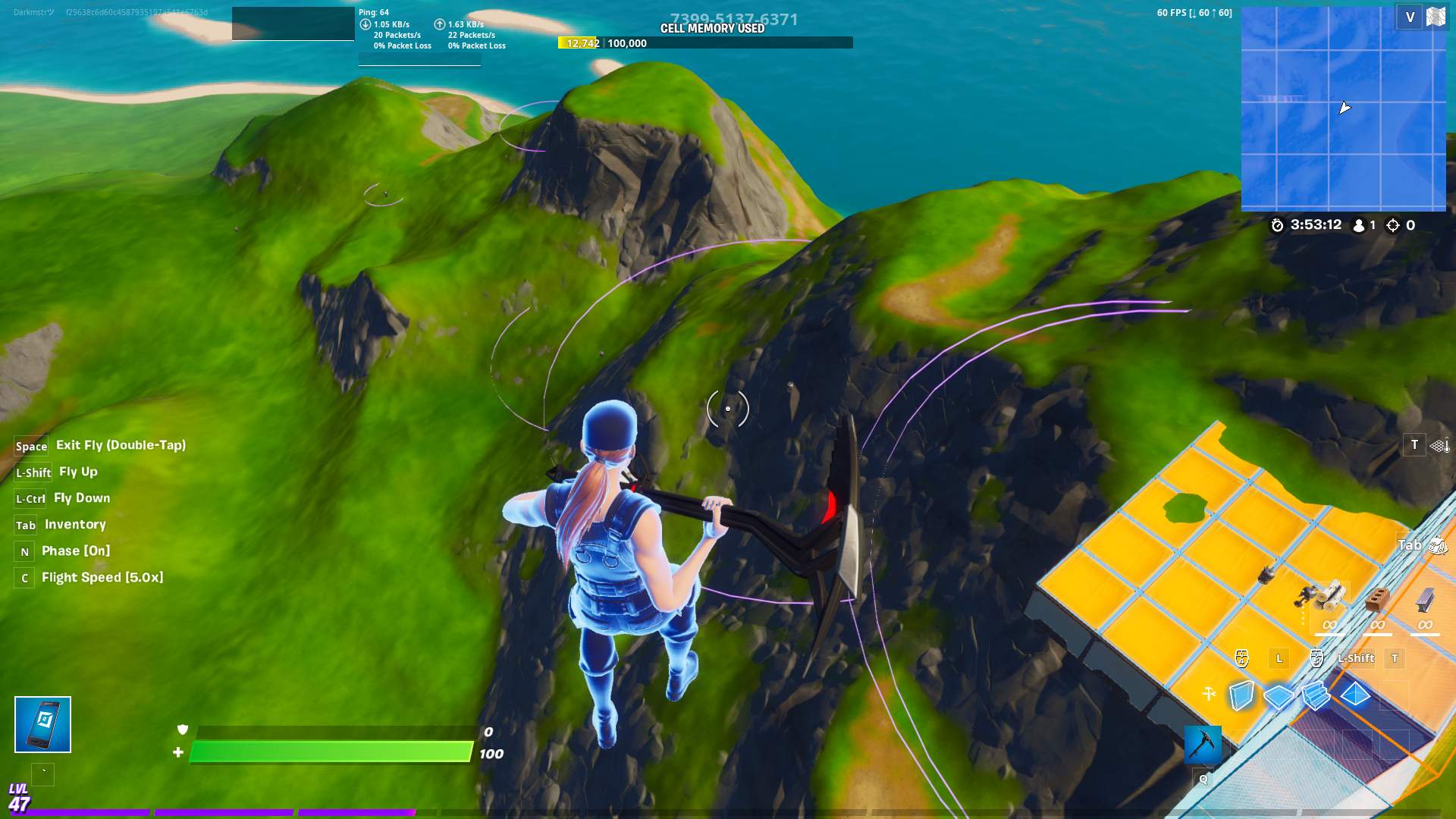Select the wall building piece
This screenshot has width=1456, height=819.
pyautogui.click(x=1241, y=695)
